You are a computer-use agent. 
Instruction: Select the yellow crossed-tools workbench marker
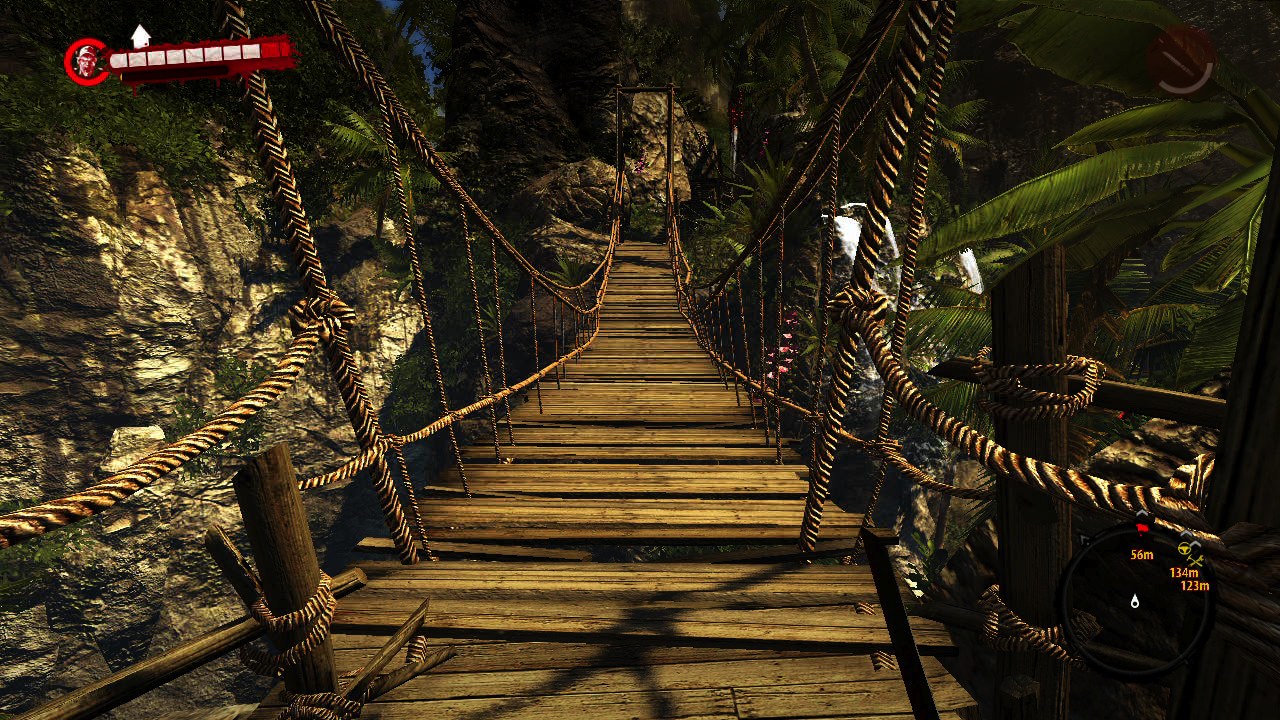tap(1196, 562)
